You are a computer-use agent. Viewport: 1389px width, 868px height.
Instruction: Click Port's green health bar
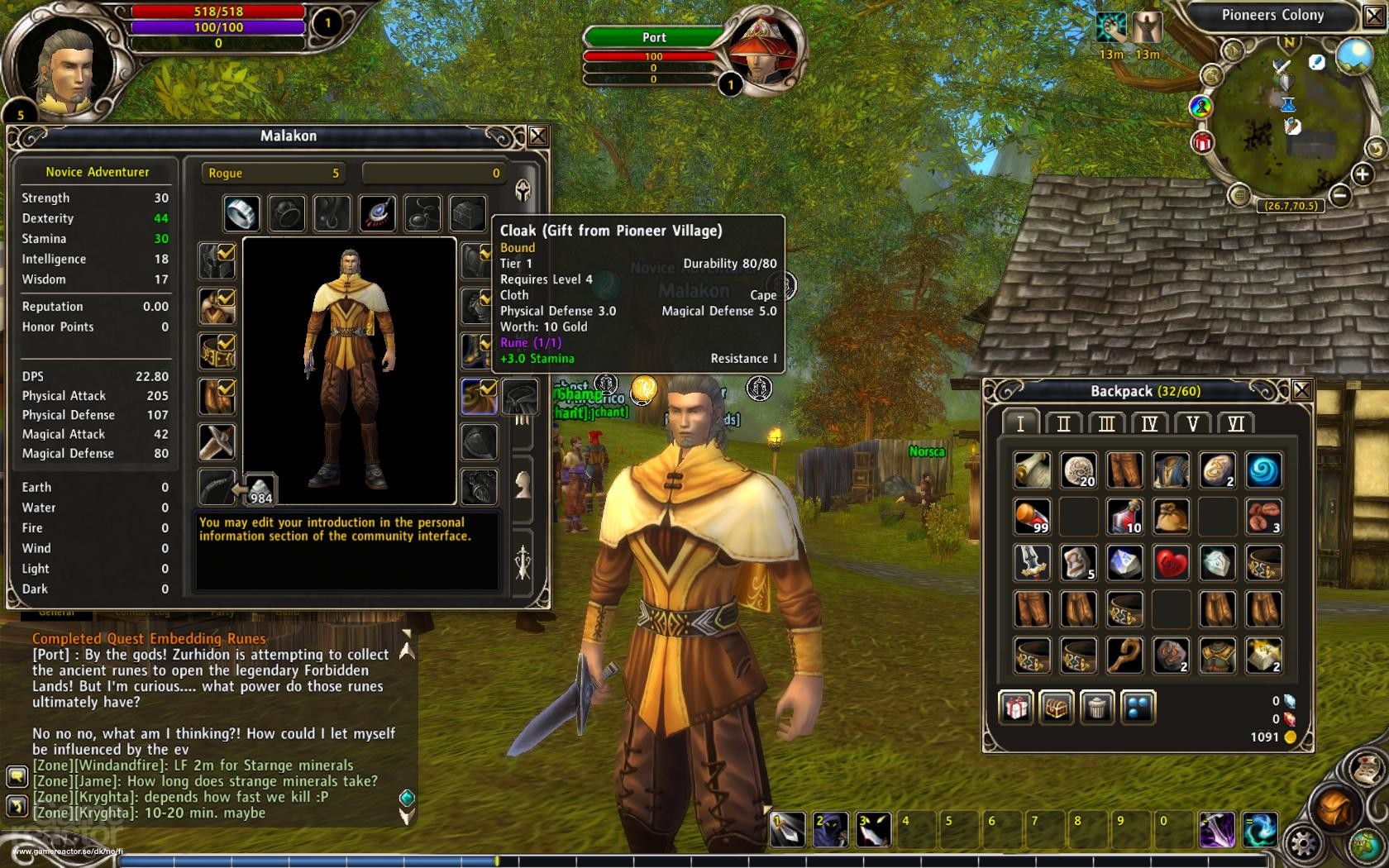[x=653, y=37]
